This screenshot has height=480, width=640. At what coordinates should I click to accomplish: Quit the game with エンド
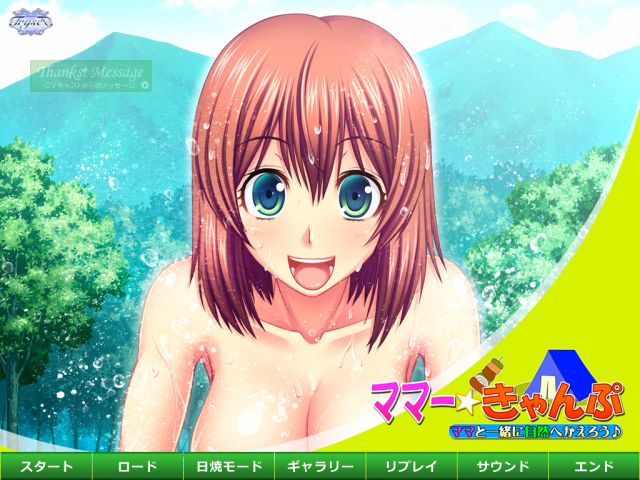[x=594, y=466]
